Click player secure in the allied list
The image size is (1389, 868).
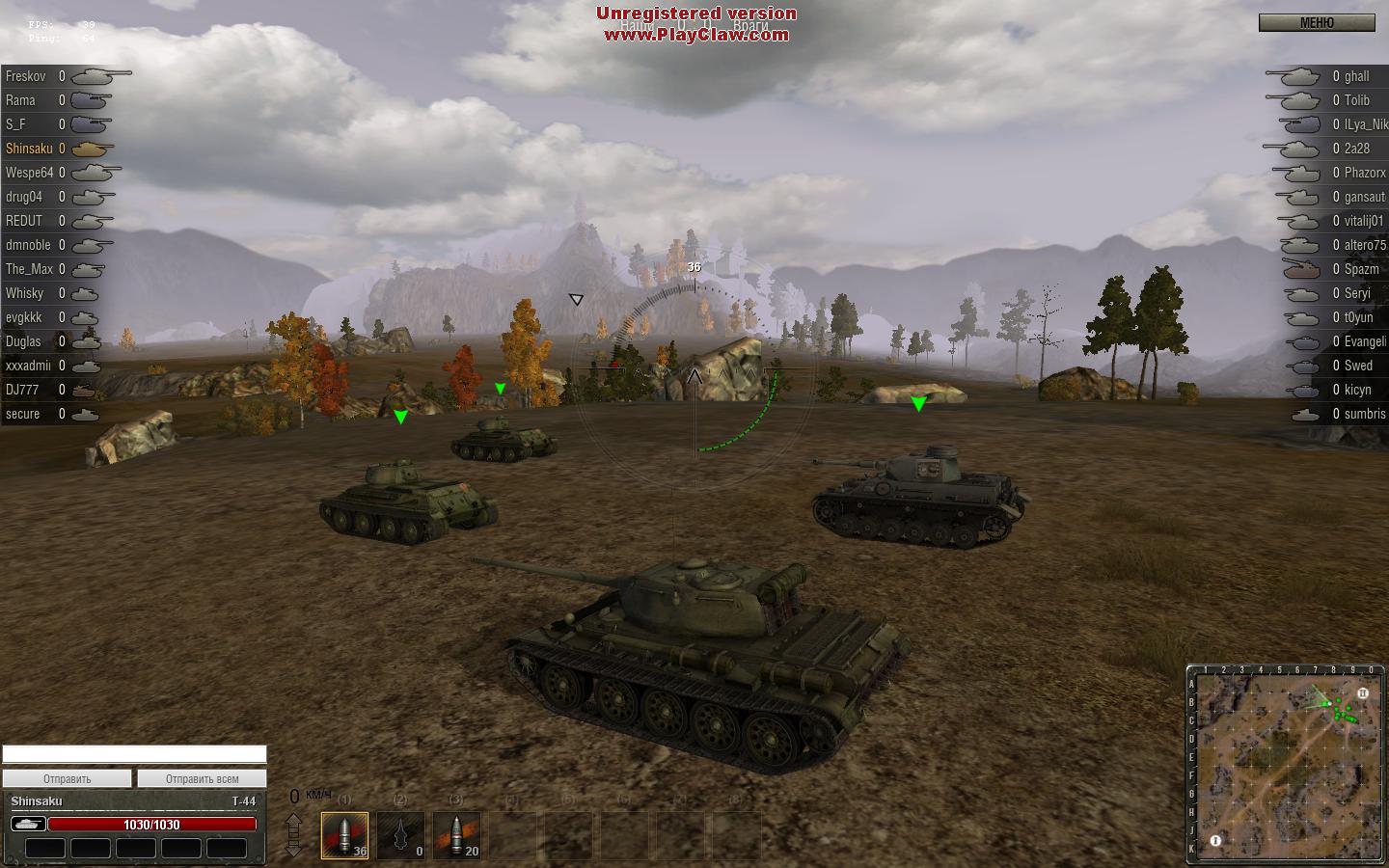point(23,414)
